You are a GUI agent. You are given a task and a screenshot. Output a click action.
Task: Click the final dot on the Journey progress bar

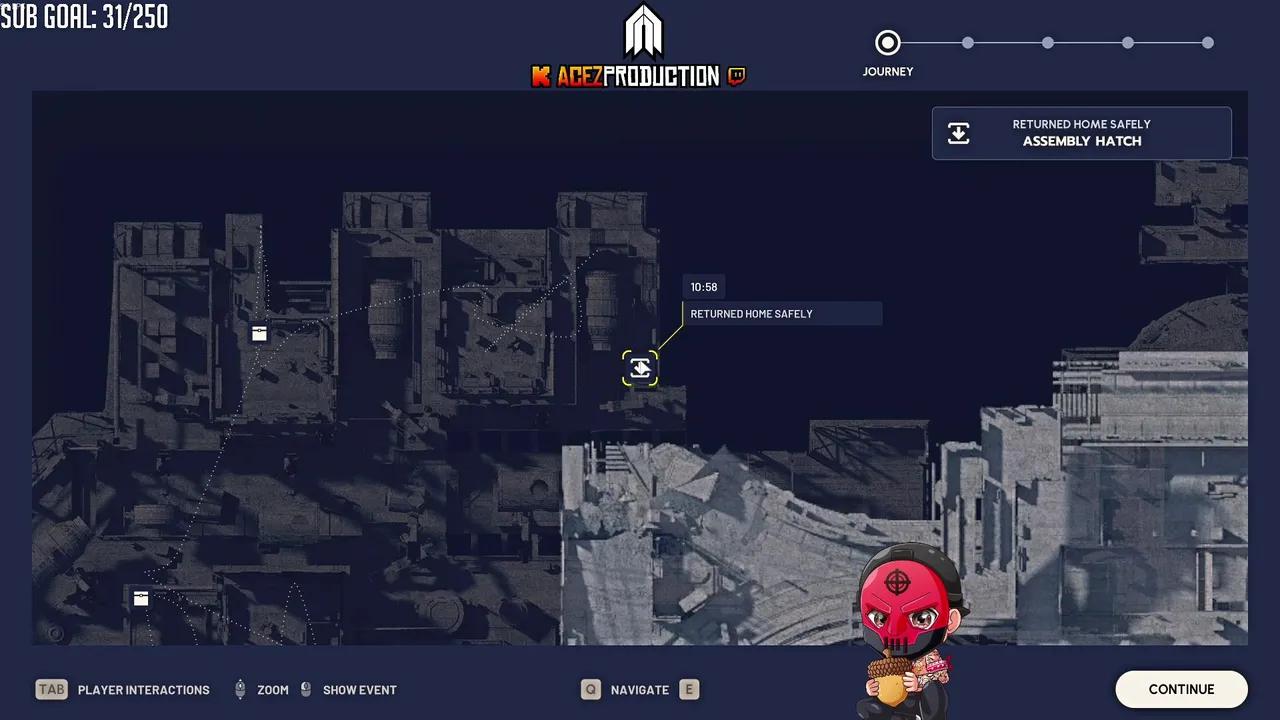(x=1208, y=42)
